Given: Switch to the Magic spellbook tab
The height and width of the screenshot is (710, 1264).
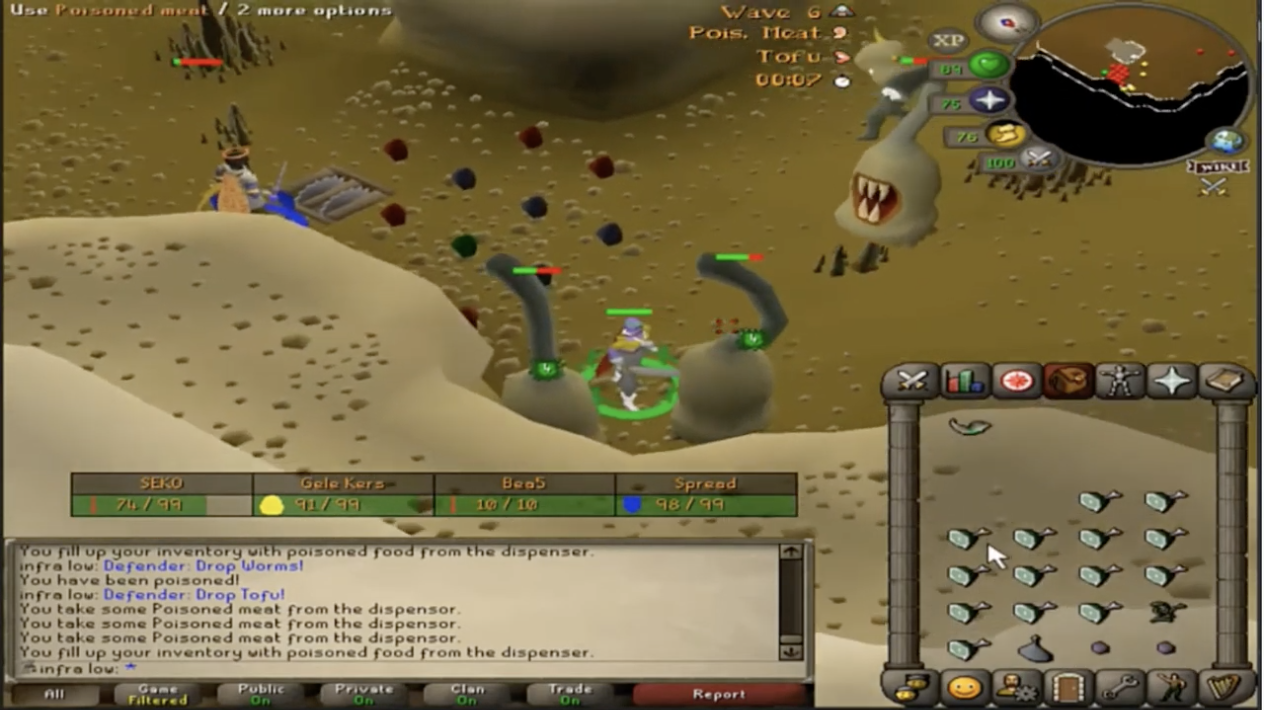Looking at the screenshot, I should click(1225, 381).
